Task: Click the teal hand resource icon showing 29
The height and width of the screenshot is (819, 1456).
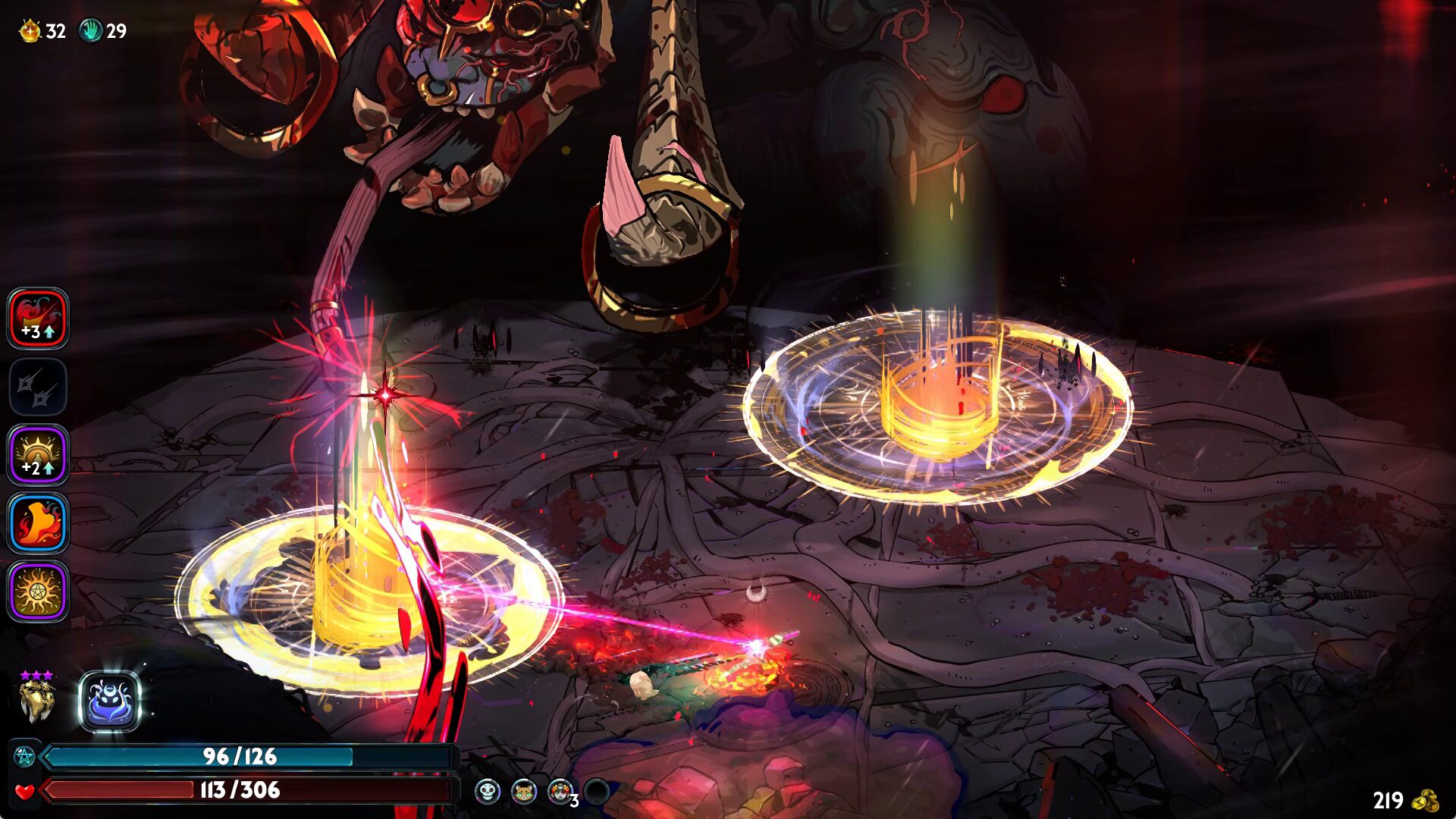Action: [90, 31]
